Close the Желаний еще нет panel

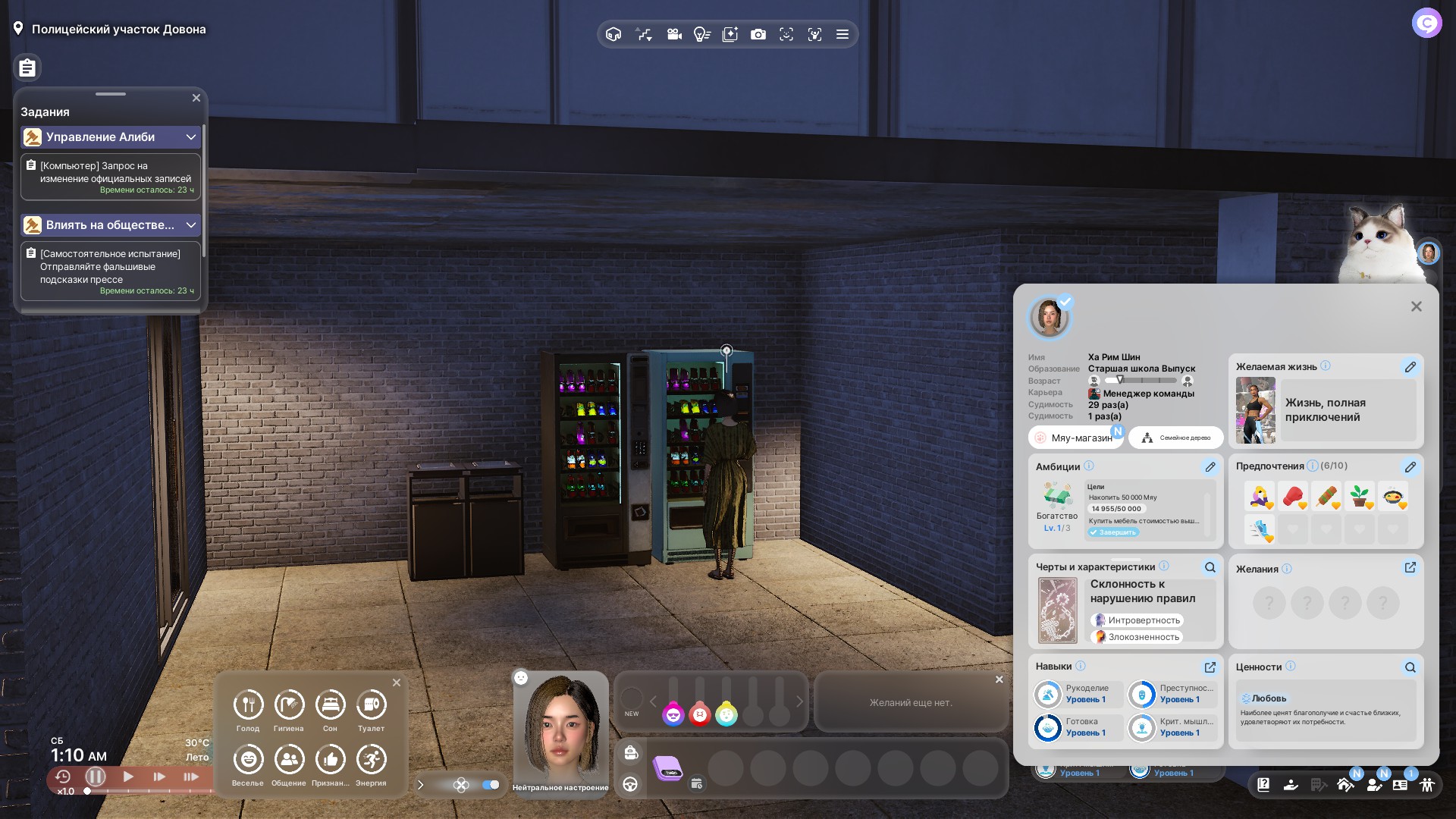click(999, 679)
